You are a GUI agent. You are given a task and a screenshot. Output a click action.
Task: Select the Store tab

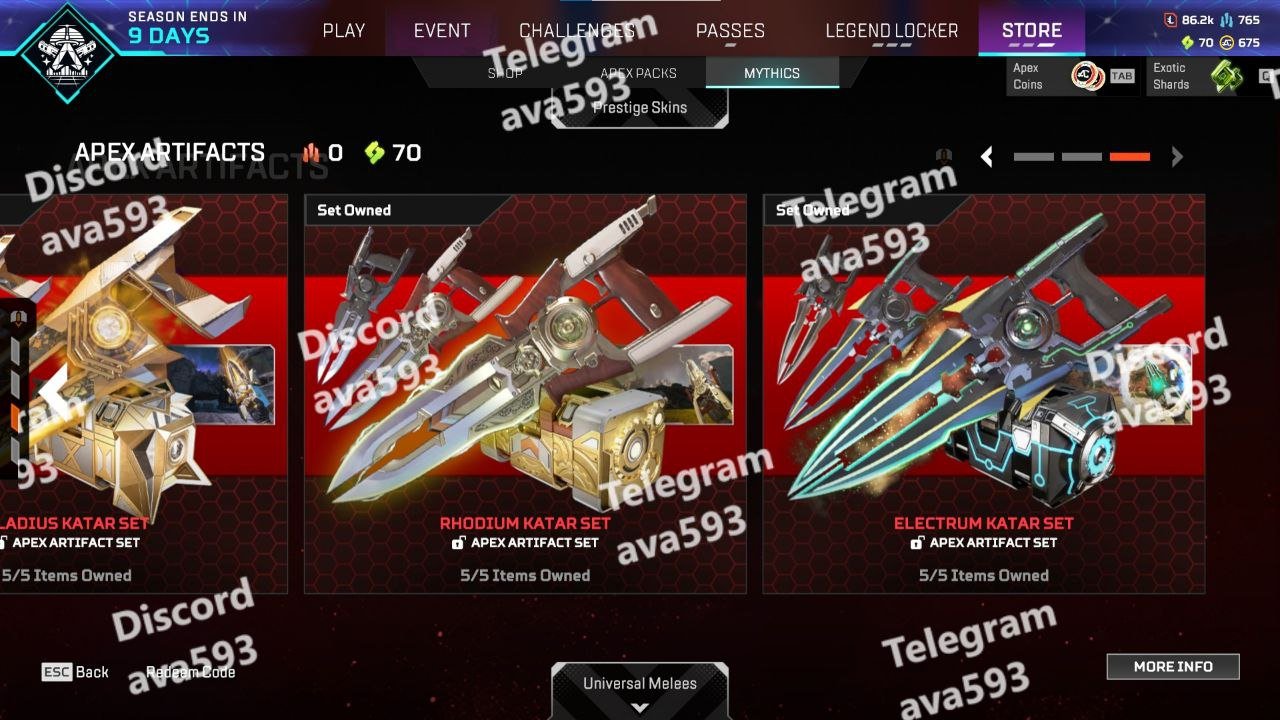coord(1031,30)
